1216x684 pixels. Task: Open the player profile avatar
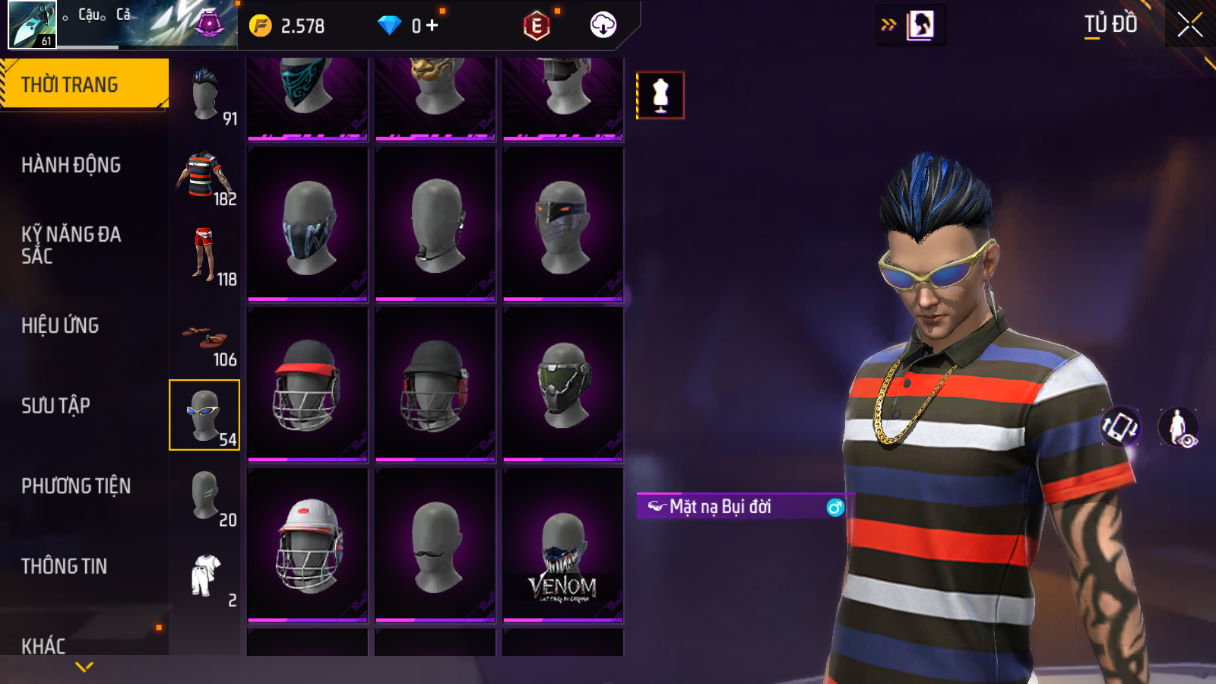tap(32, 25)
